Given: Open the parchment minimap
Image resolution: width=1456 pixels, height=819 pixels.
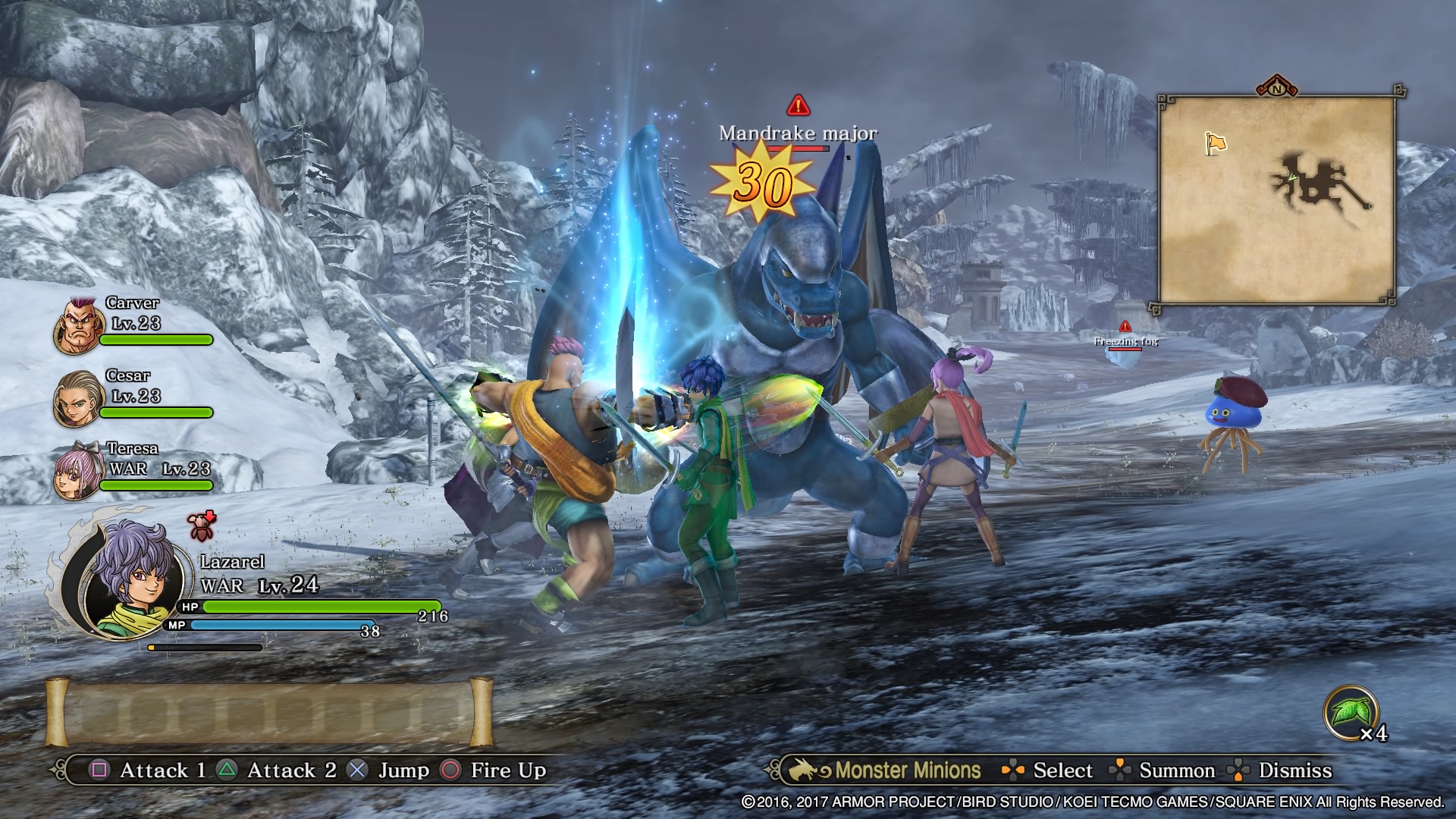Looking at the screenshot, I should pos(1277,200).
